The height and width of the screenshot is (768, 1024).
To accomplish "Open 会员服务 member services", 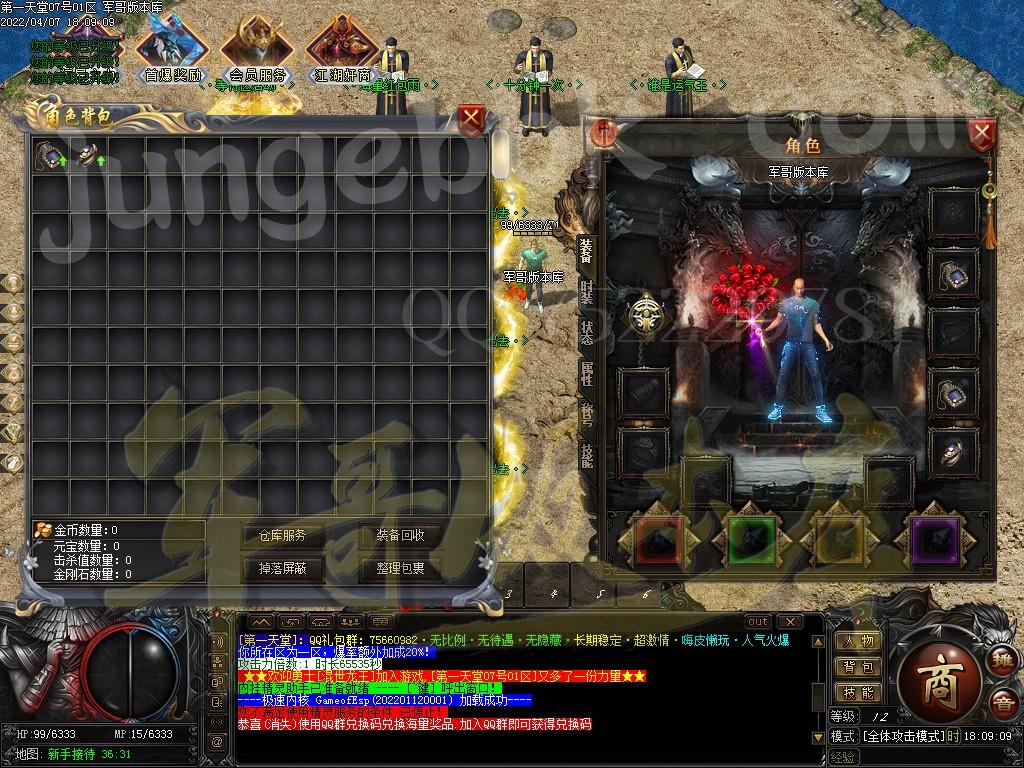I will click(x=258, y=52).
